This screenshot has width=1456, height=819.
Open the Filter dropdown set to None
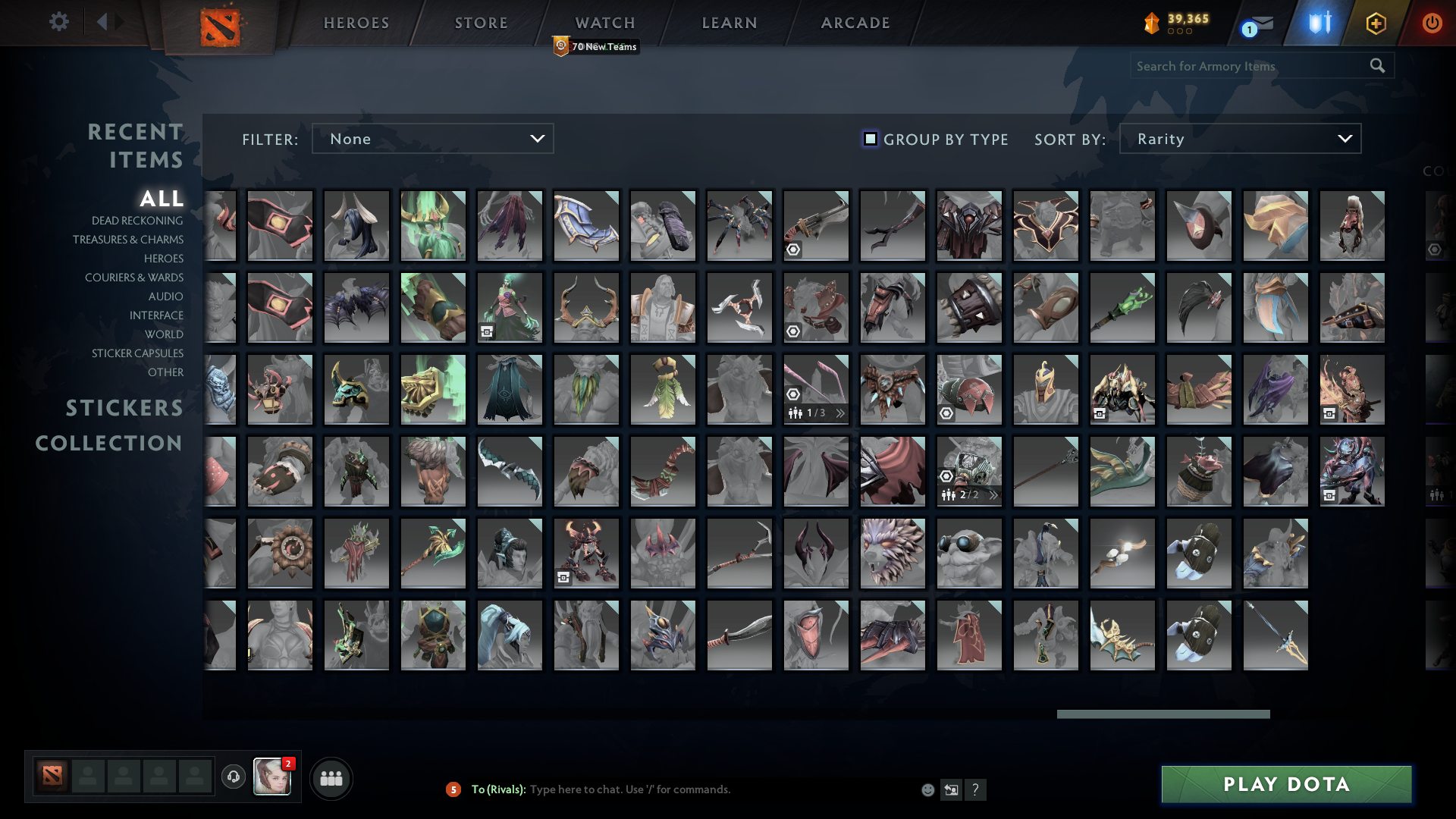[432, 139]
